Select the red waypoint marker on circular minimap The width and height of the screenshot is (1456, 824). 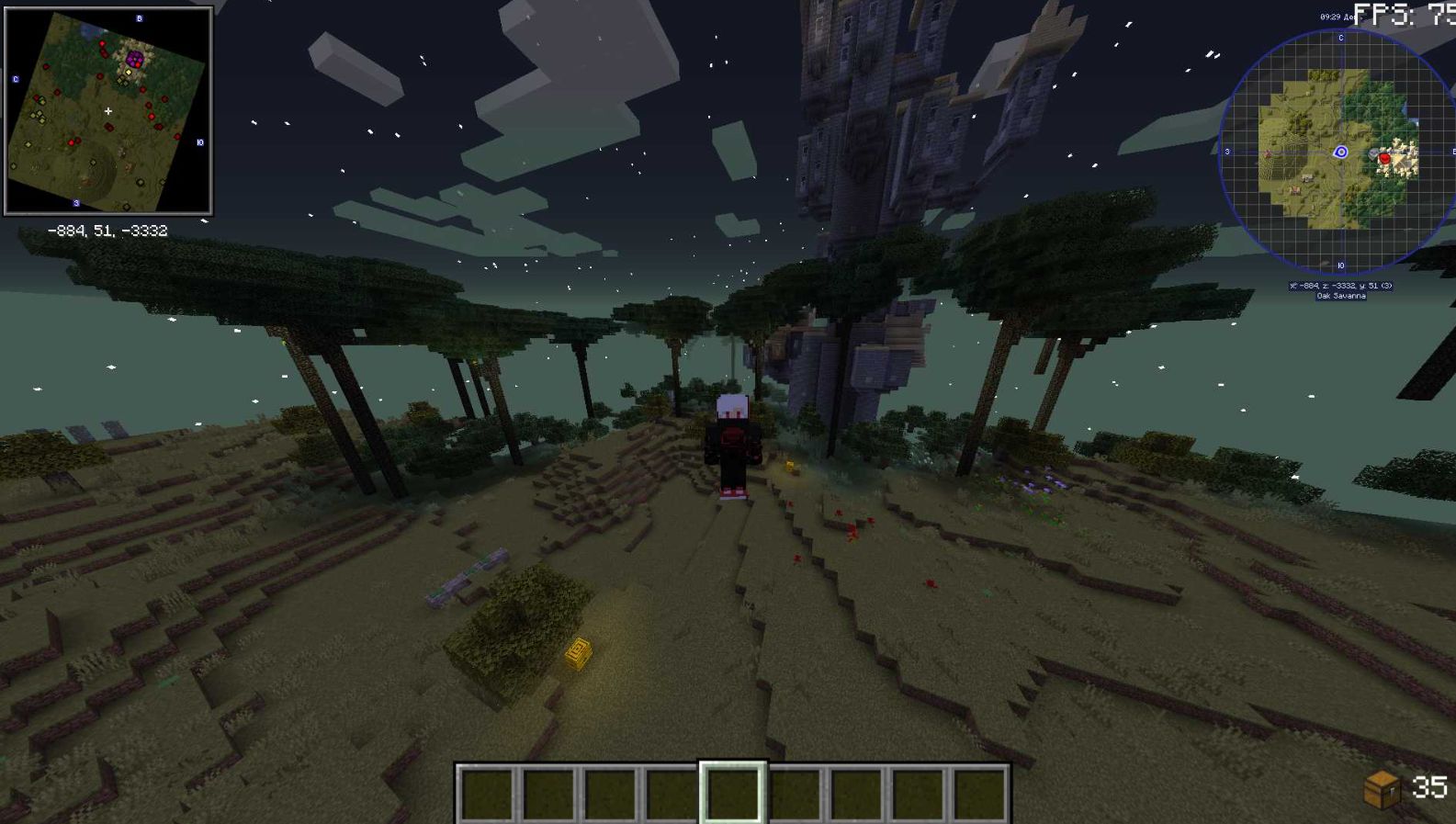[1384, 159]
